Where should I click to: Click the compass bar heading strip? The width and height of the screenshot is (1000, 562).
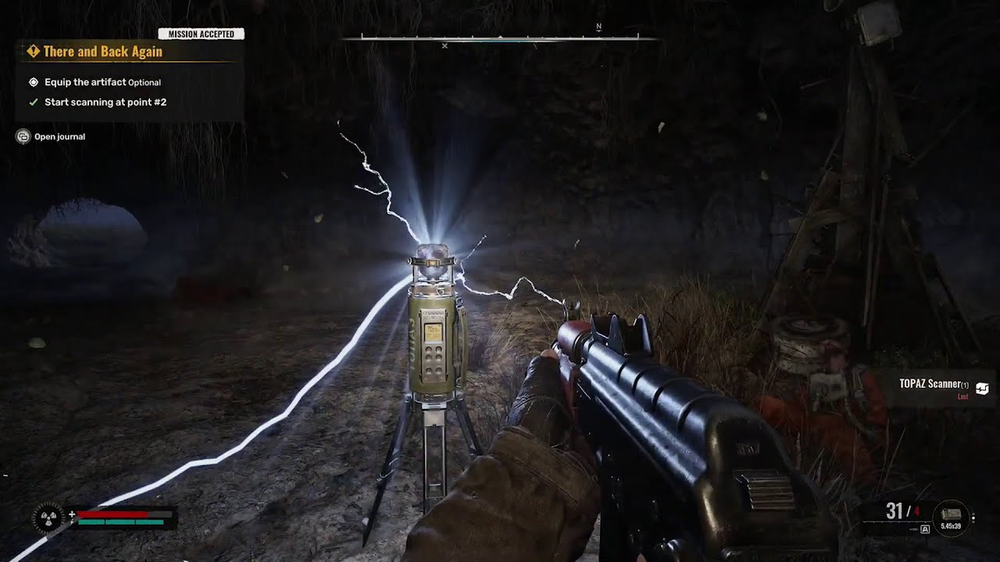tap(500, 39)
